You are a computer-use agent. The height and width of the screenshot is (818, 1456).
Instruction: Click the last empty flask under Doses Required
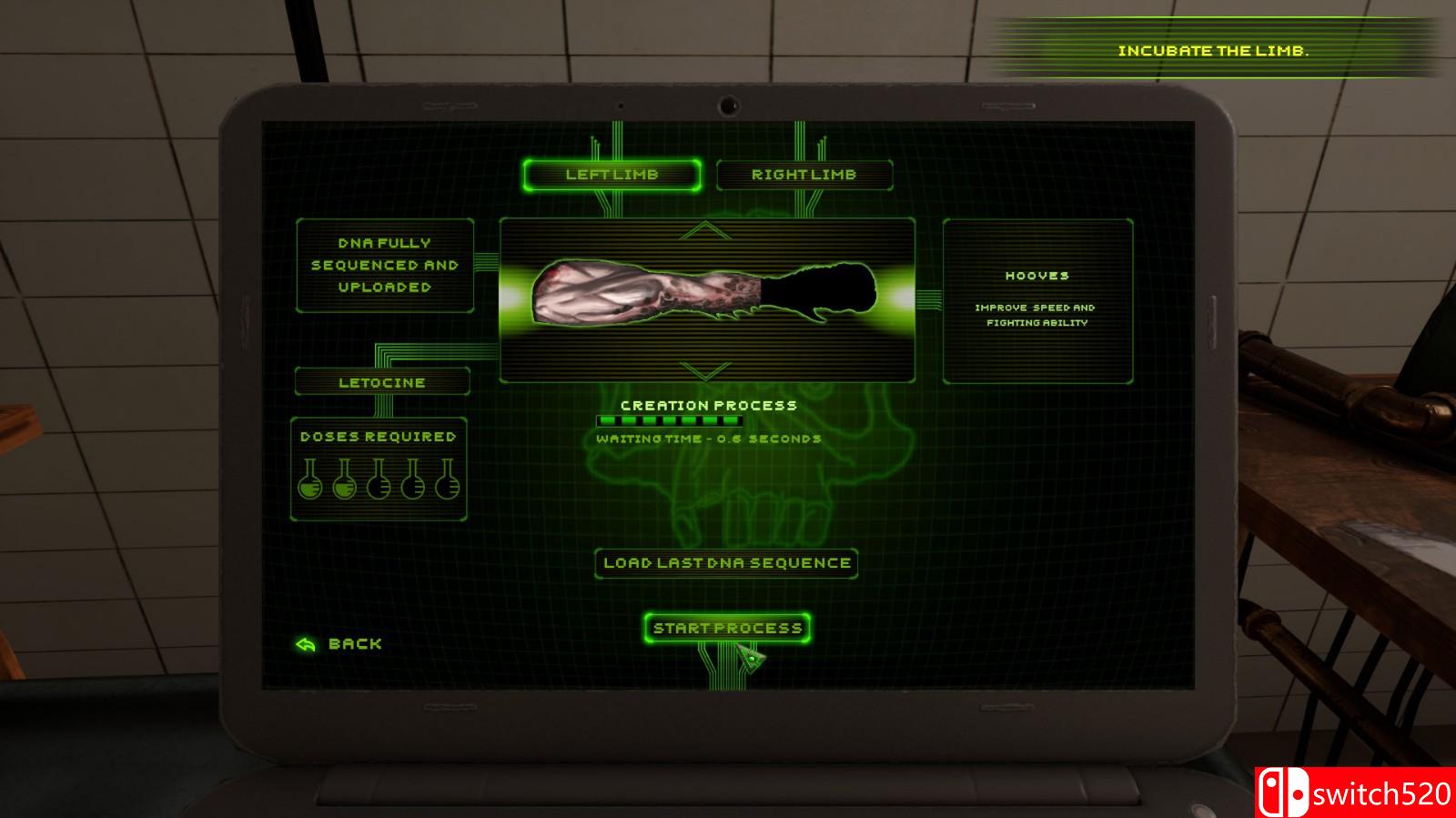(447, 487)
